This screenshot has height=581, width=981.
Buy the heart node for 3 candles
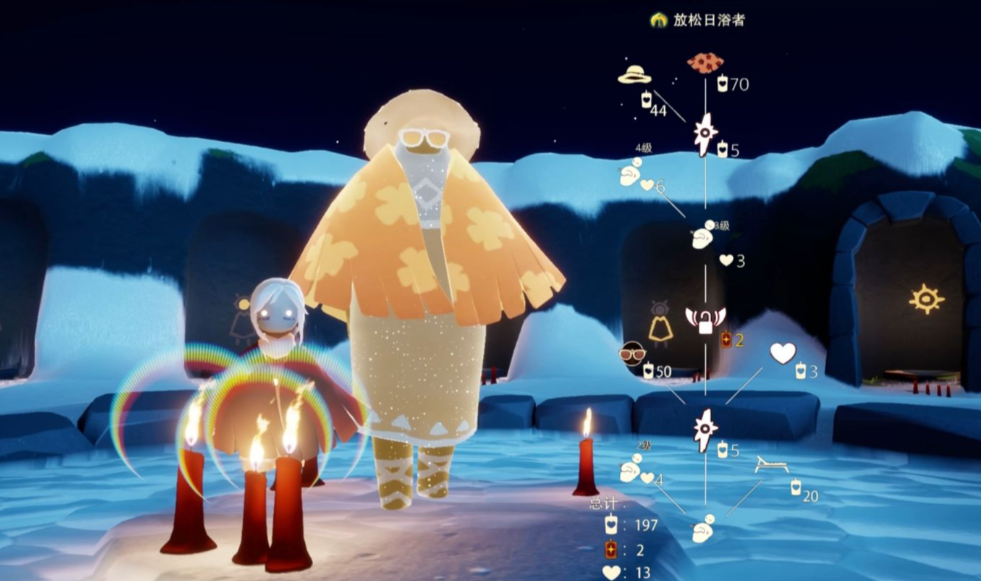782,353
